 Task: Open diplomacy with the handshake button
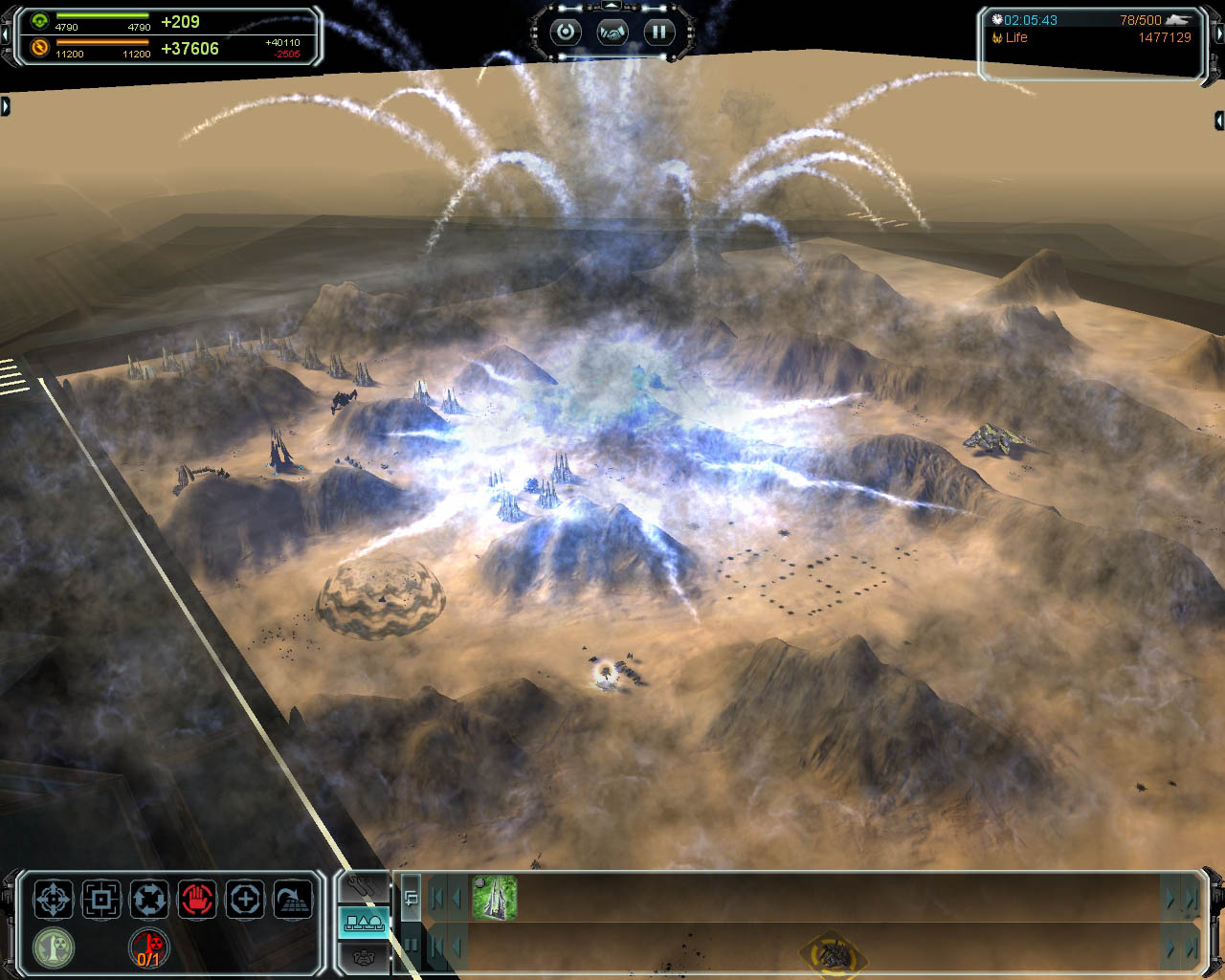click(x=612, y=32)
